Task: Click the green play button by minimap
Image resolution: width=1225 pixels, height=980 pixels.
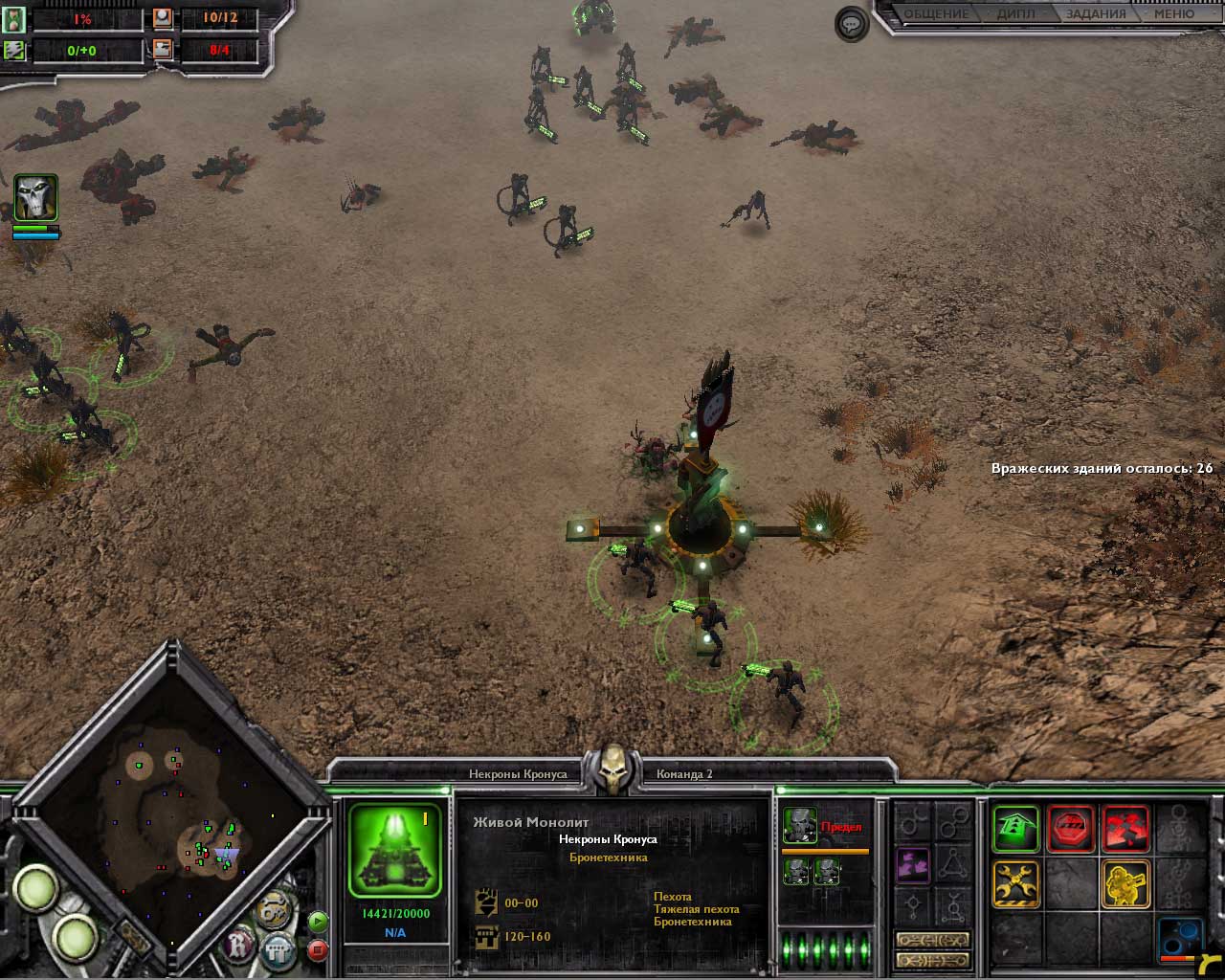Action: [x=318, y=922]
